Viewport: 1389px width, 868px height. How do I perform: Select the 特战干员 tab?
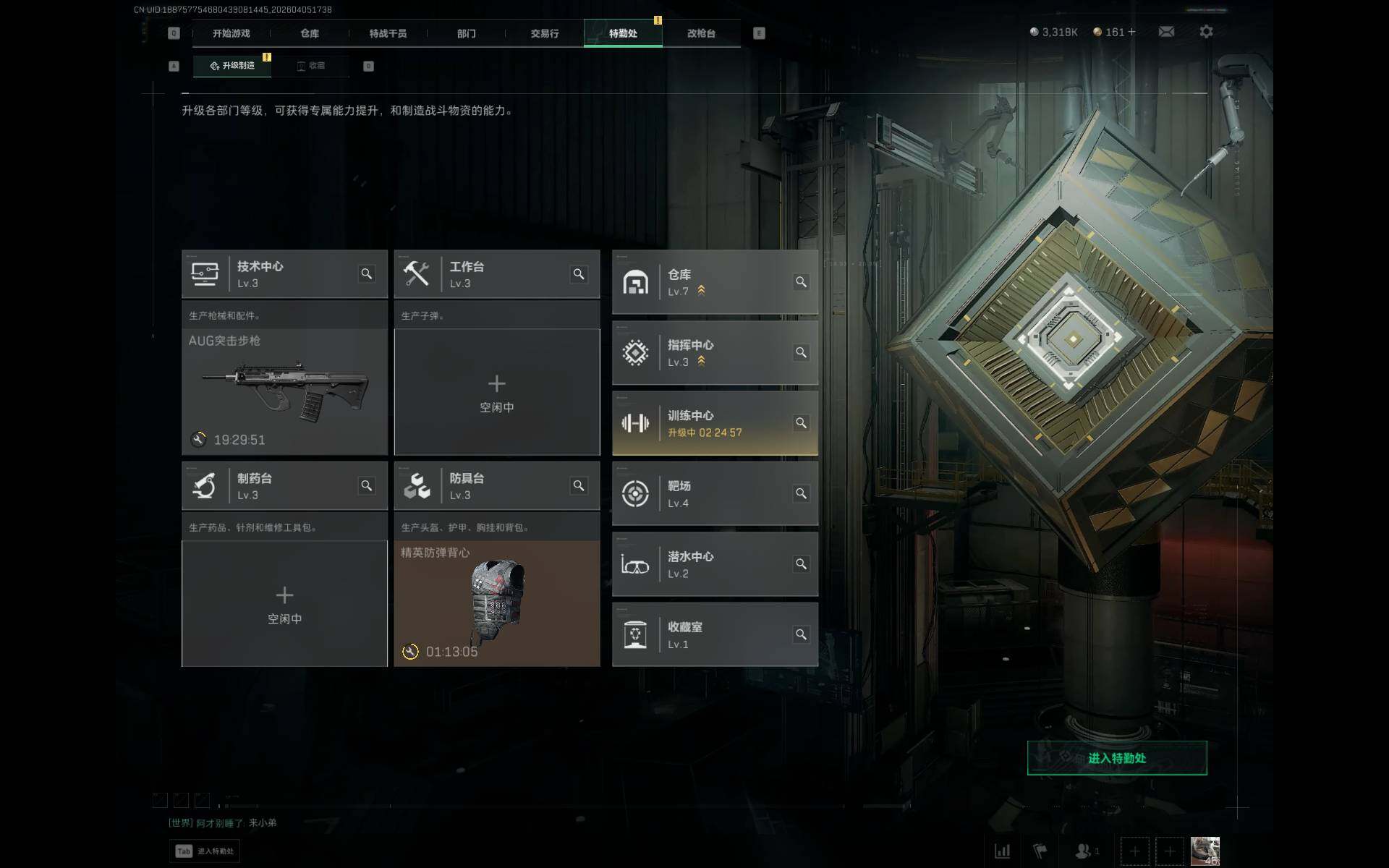[388, 33]
